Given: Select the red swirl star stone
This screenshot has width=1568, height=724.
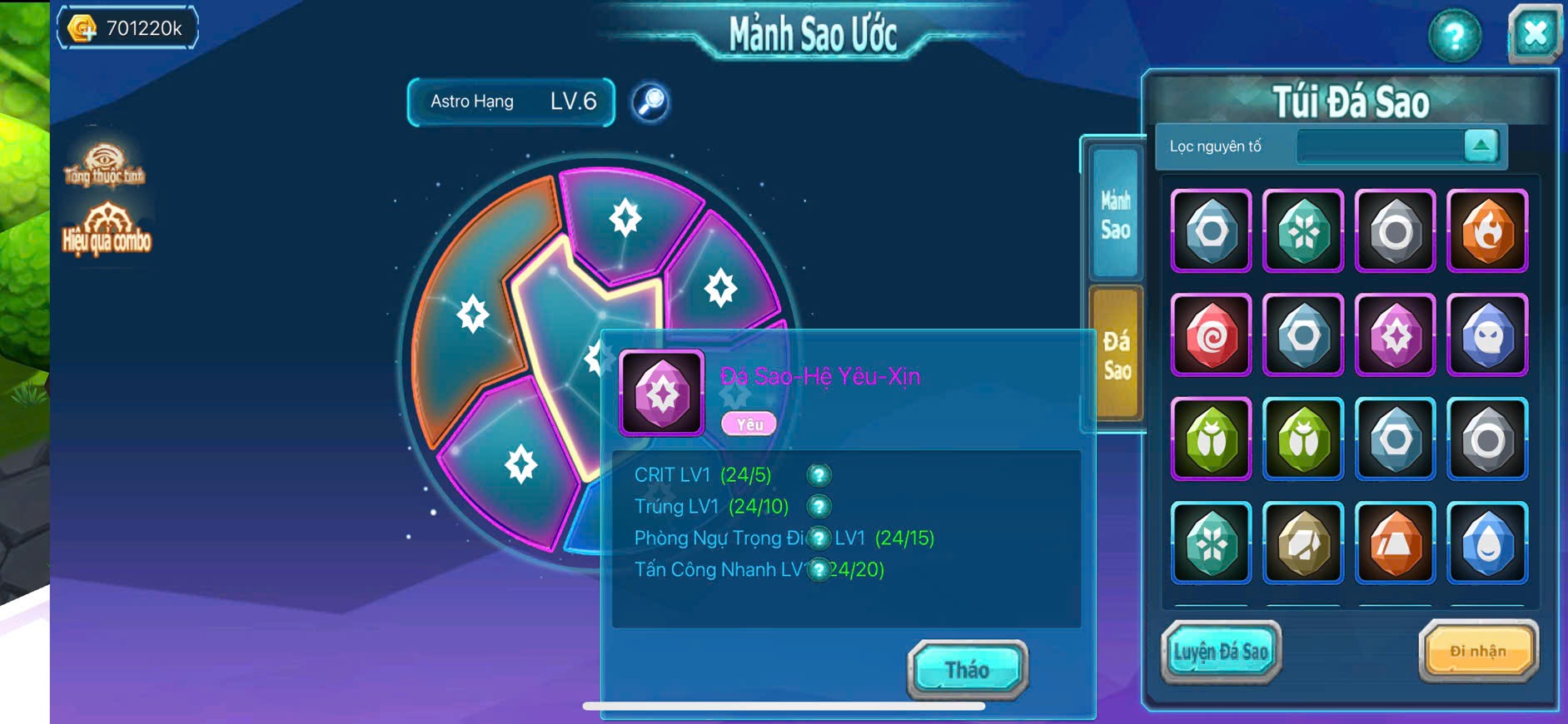Looking at the screenshot, I should (x=1211, y=335).
